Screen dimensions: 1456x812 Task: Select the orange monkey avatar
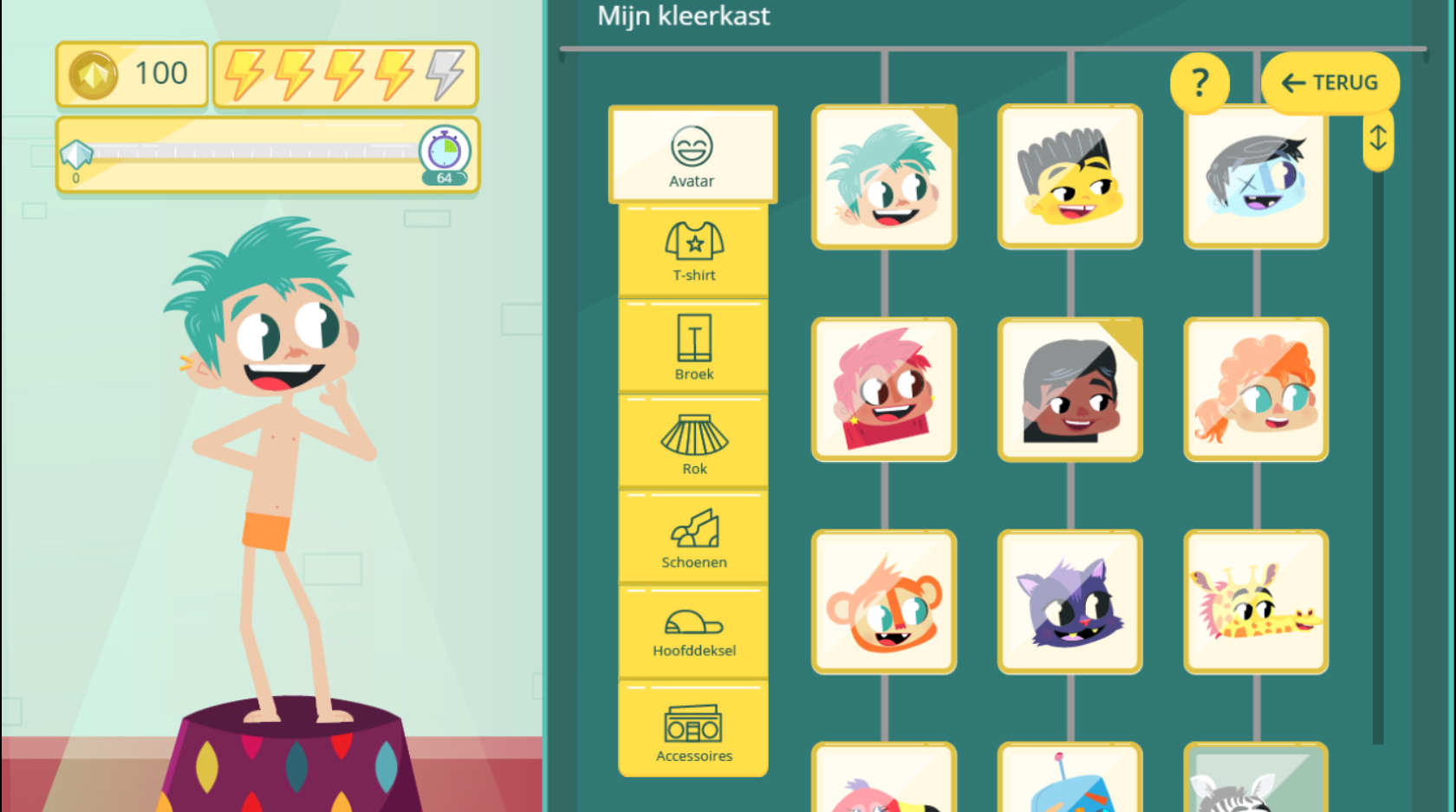click(x=884, y=602)
